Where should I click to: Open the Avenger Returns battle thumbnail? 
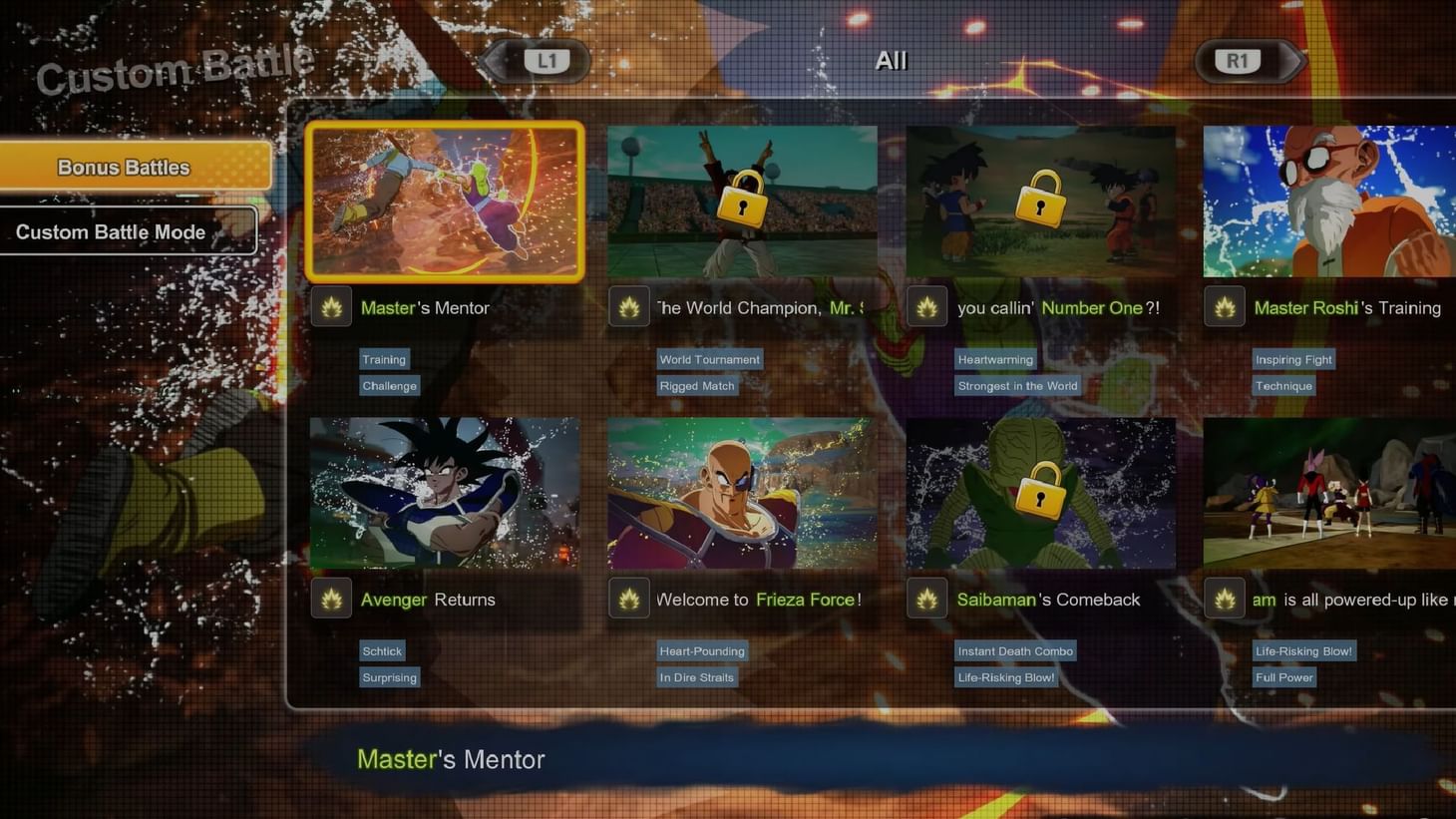[445, 493]
